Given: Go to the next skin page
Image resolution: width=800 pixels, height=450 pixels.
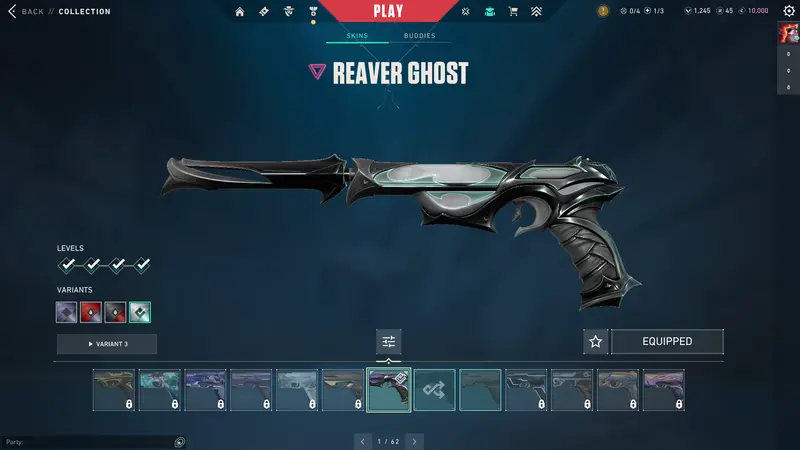Looking at the screenshot, I should (414, 441).
